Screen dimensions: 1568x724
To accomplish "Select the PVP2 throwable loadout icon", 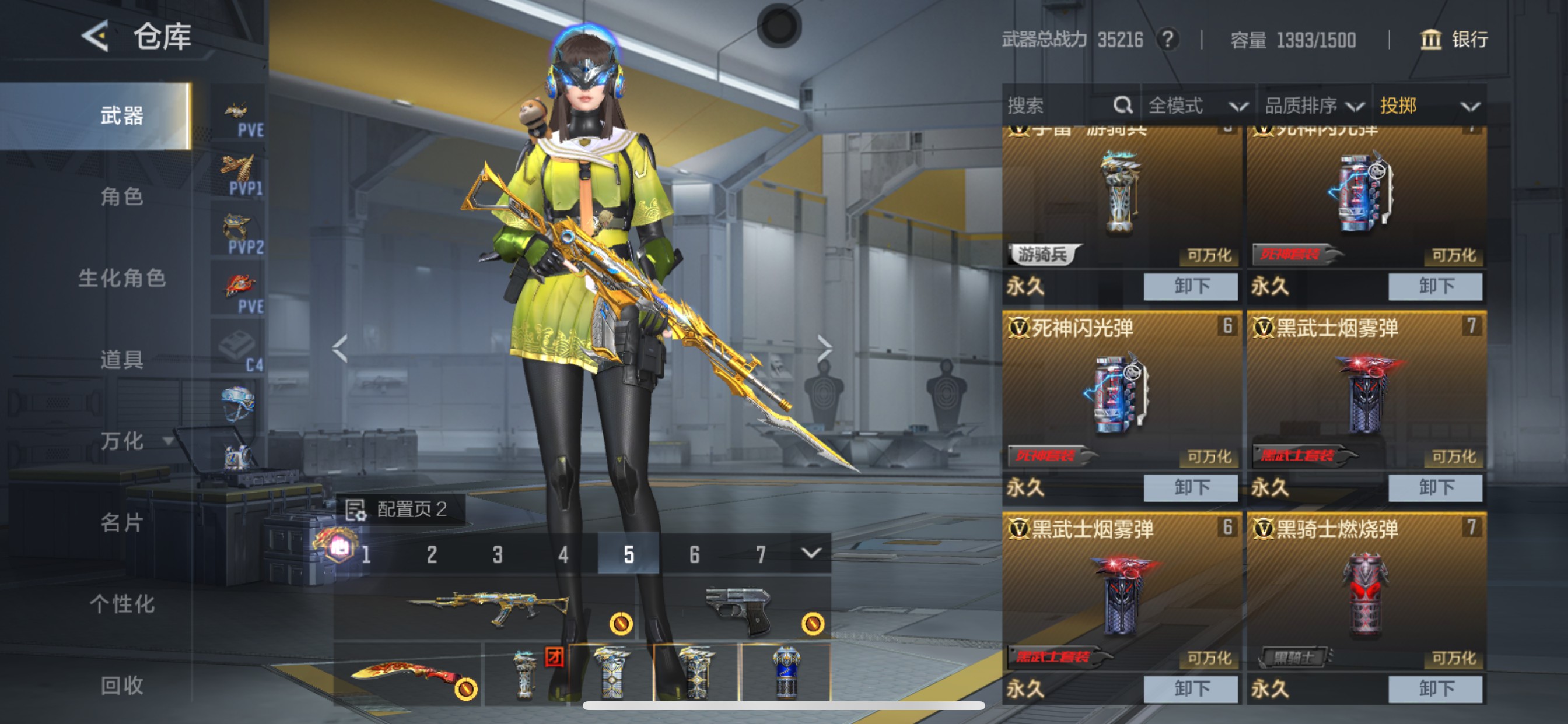I will [x=237, y=226].
